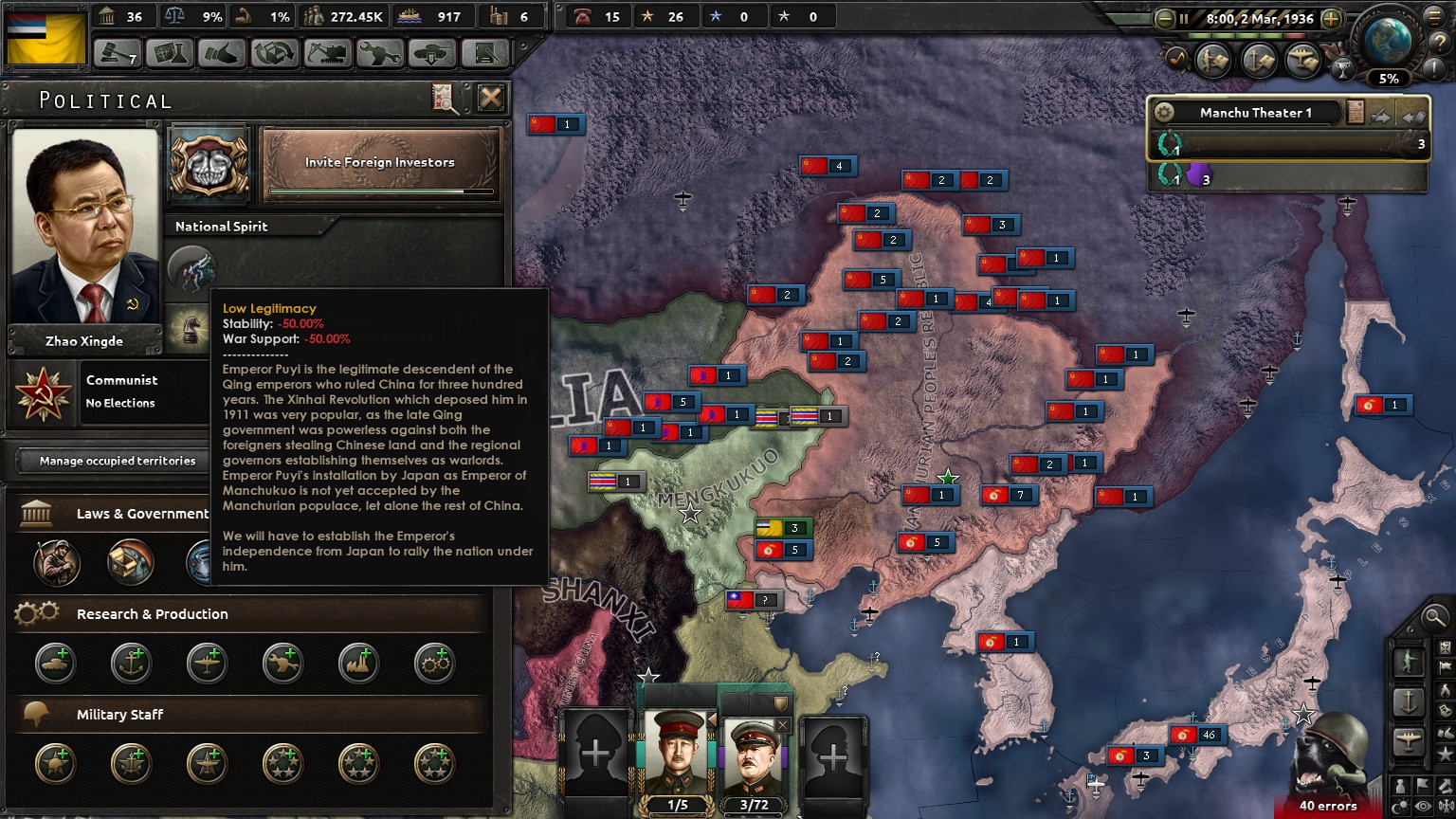Screen dimensions: 1456x819
Task: Pause the game with the pause button
Action: [1184, 20]
